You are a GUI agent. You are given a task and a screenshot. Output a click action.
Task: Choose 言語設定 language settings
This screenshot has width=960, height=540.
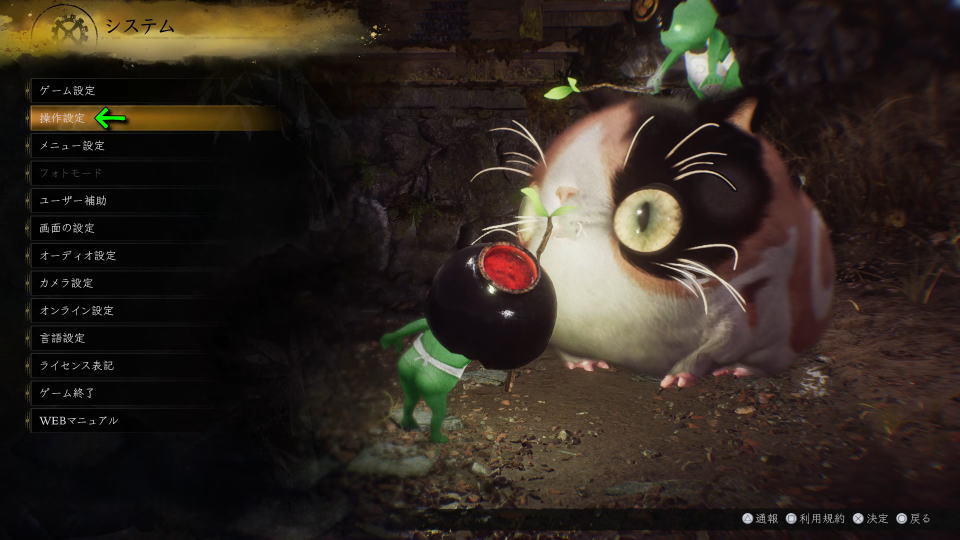coord(62,338)
